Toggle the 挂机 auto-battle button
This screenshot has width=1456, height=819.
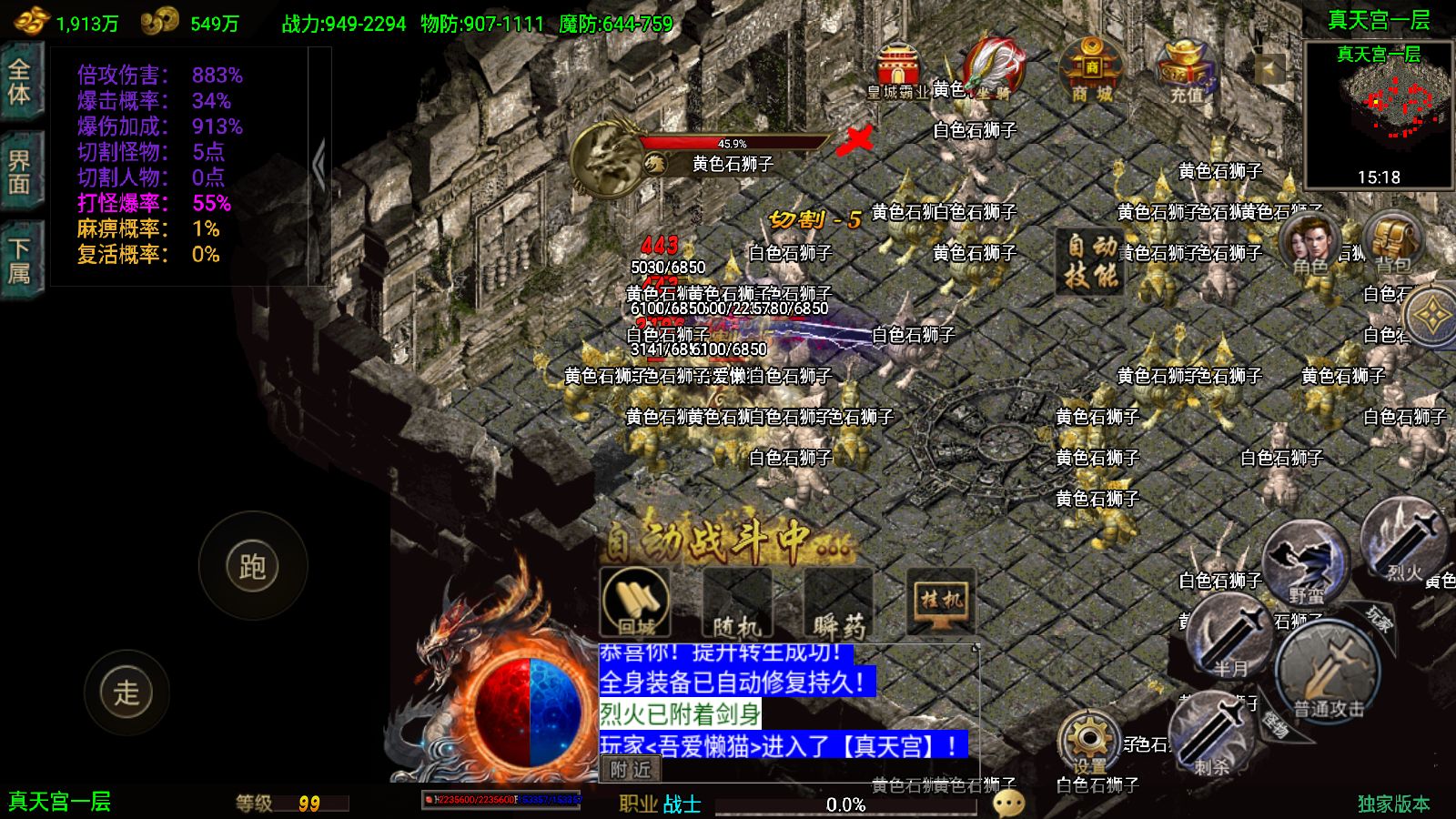941,602
